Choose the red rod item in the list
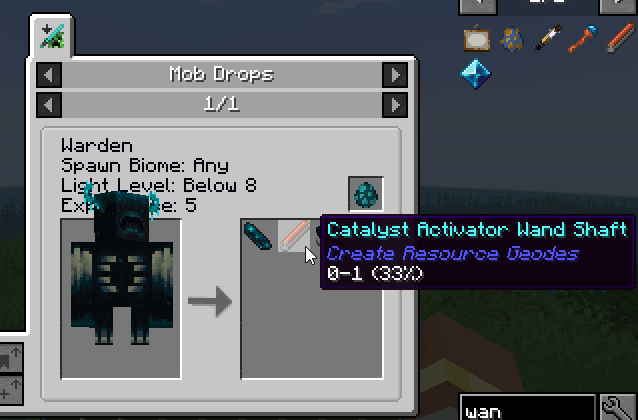Screen dimensions: 638x420 pos(619,40)
